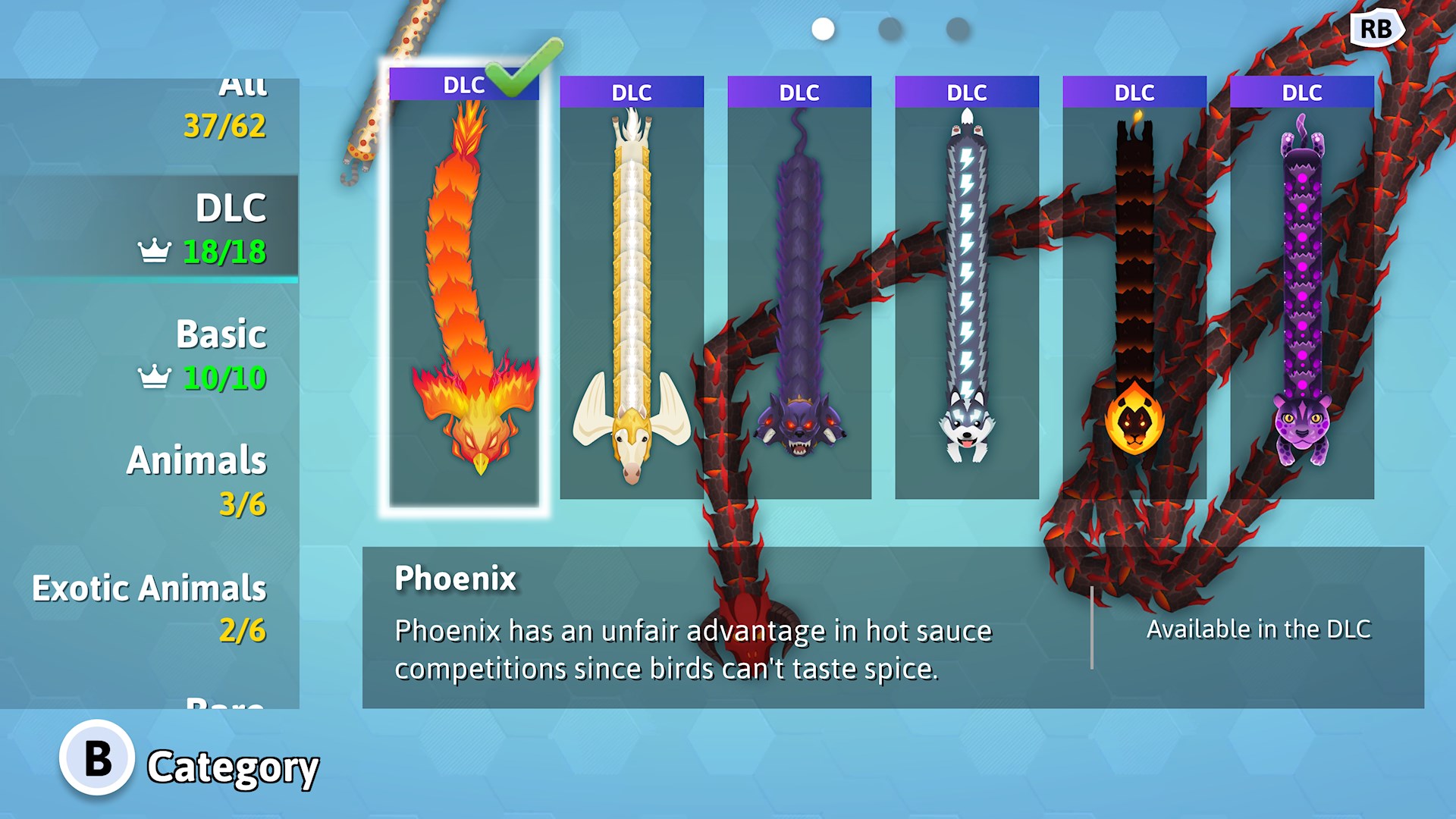Click Available in the DLC text

click(1258, 629)
